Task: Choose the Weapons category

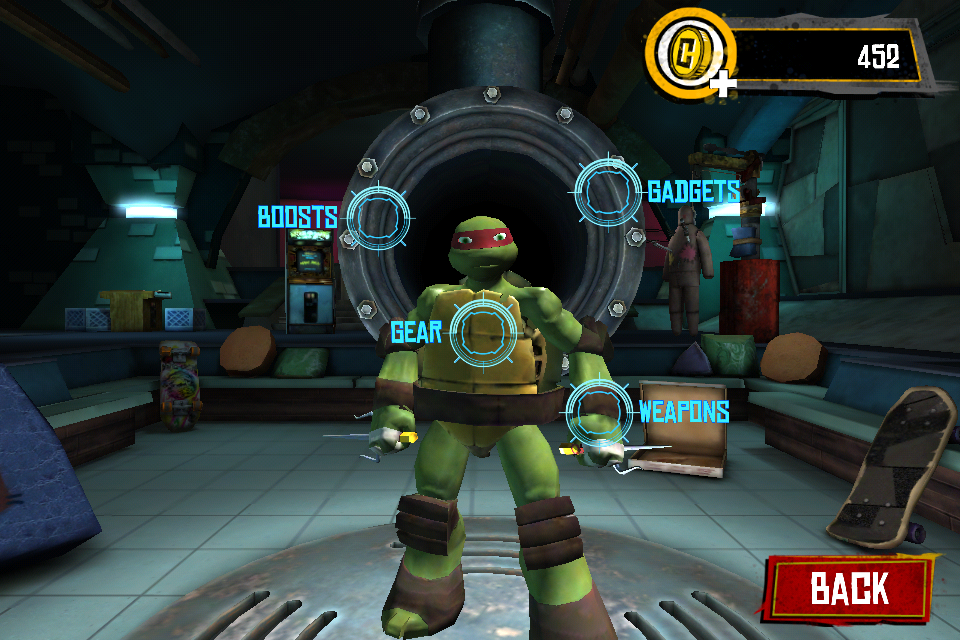Action: tap(600, 412)
